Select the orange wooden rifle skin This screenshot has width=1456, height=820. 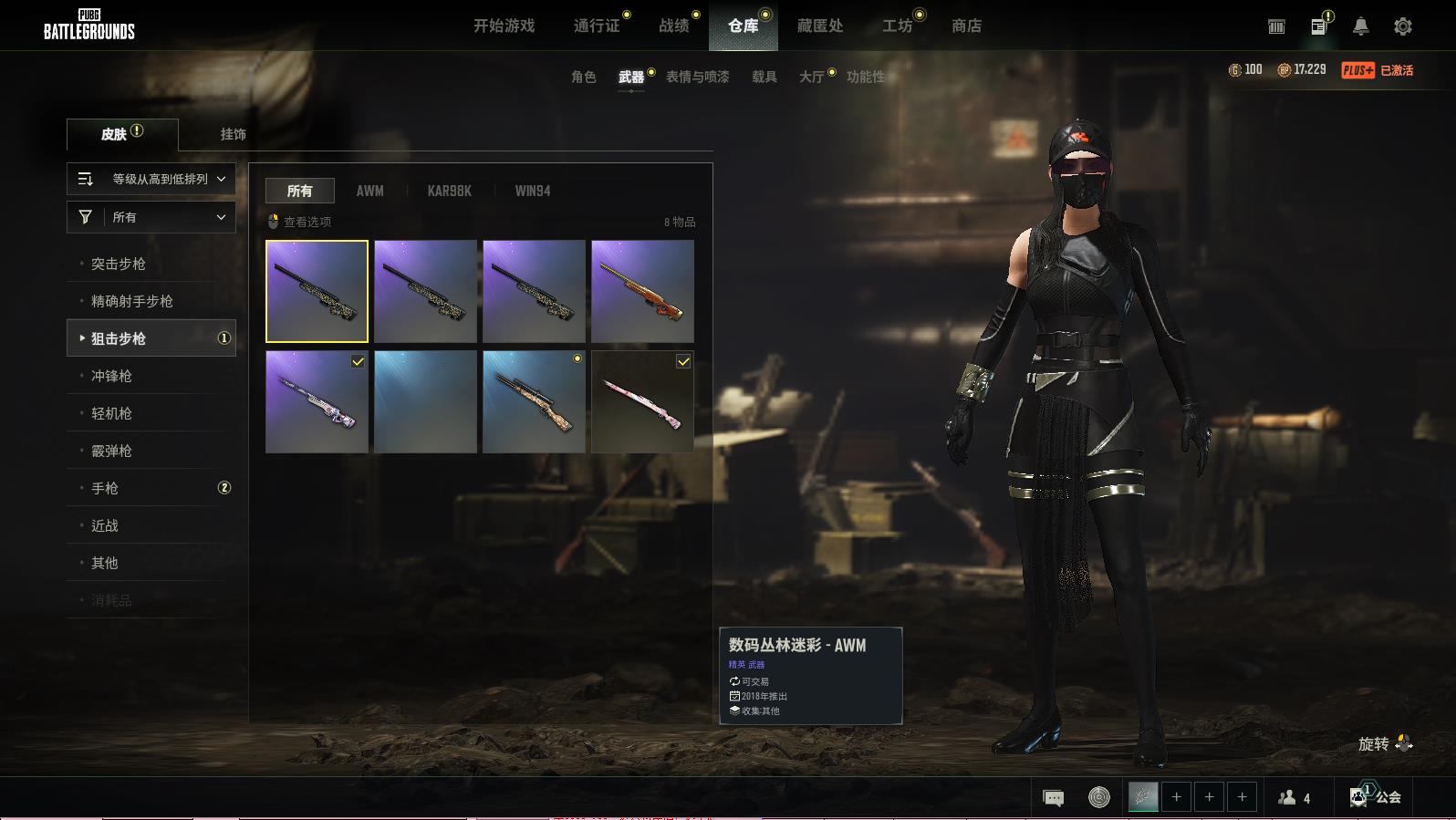[x=642, y=292]
